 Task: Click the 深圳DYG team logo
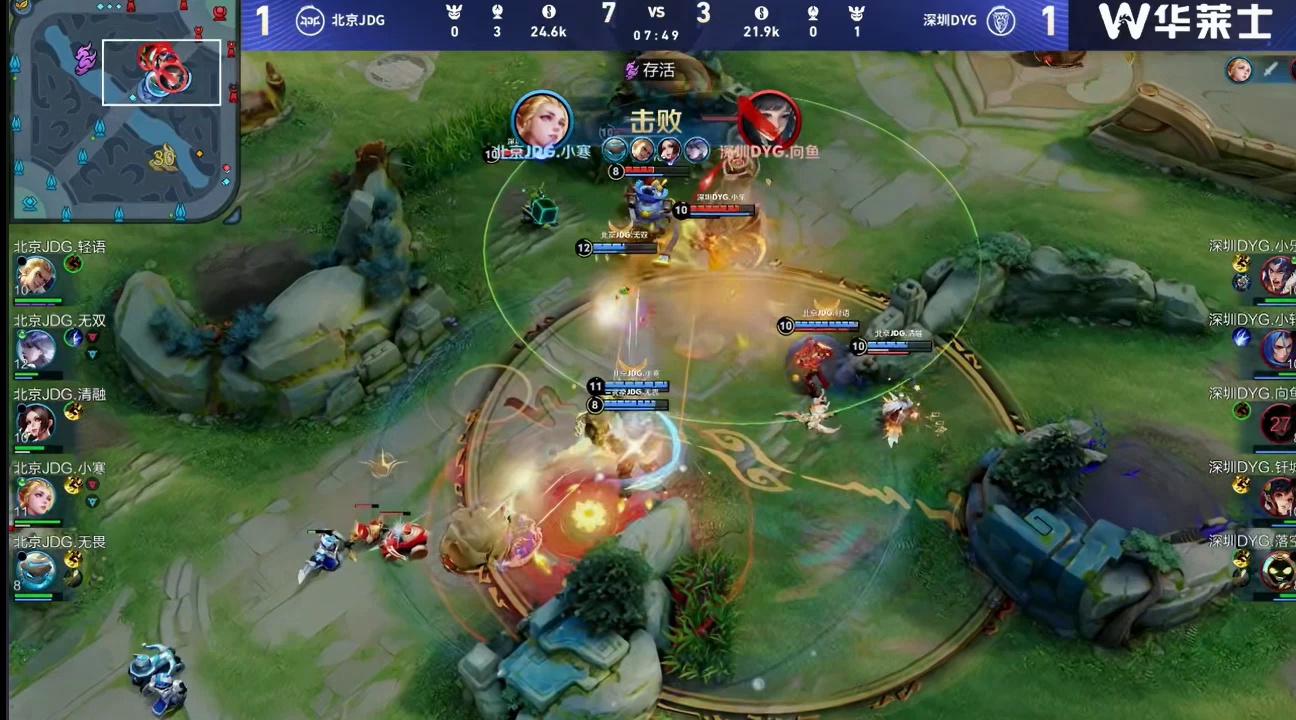click(1001, 20)
